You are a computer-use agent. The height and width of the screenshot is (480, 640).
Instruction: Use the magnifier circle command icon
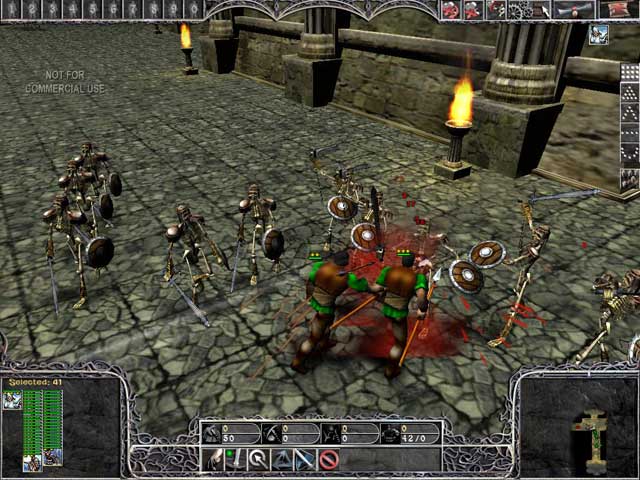pyautogui.click(x=258, y=459)
